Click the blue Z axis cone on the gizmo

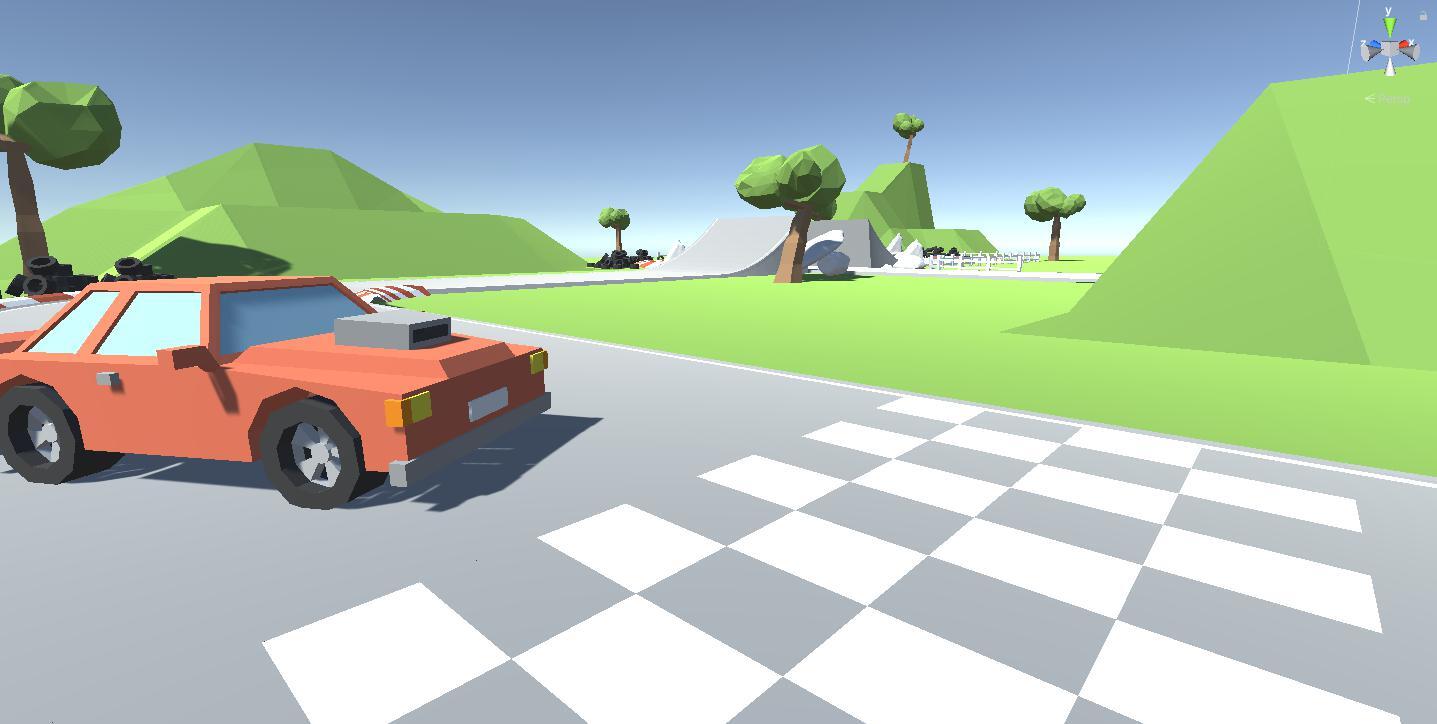(x=1375, y=43)
